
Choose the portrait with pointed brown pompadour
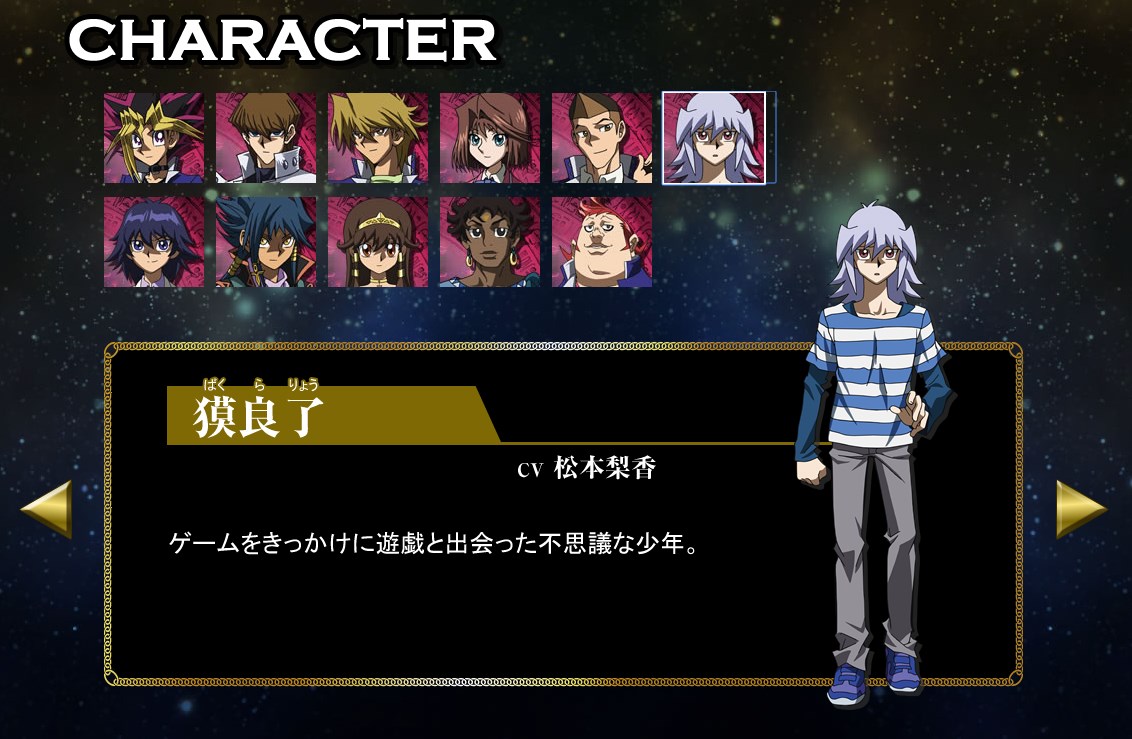tap(602, 138)
